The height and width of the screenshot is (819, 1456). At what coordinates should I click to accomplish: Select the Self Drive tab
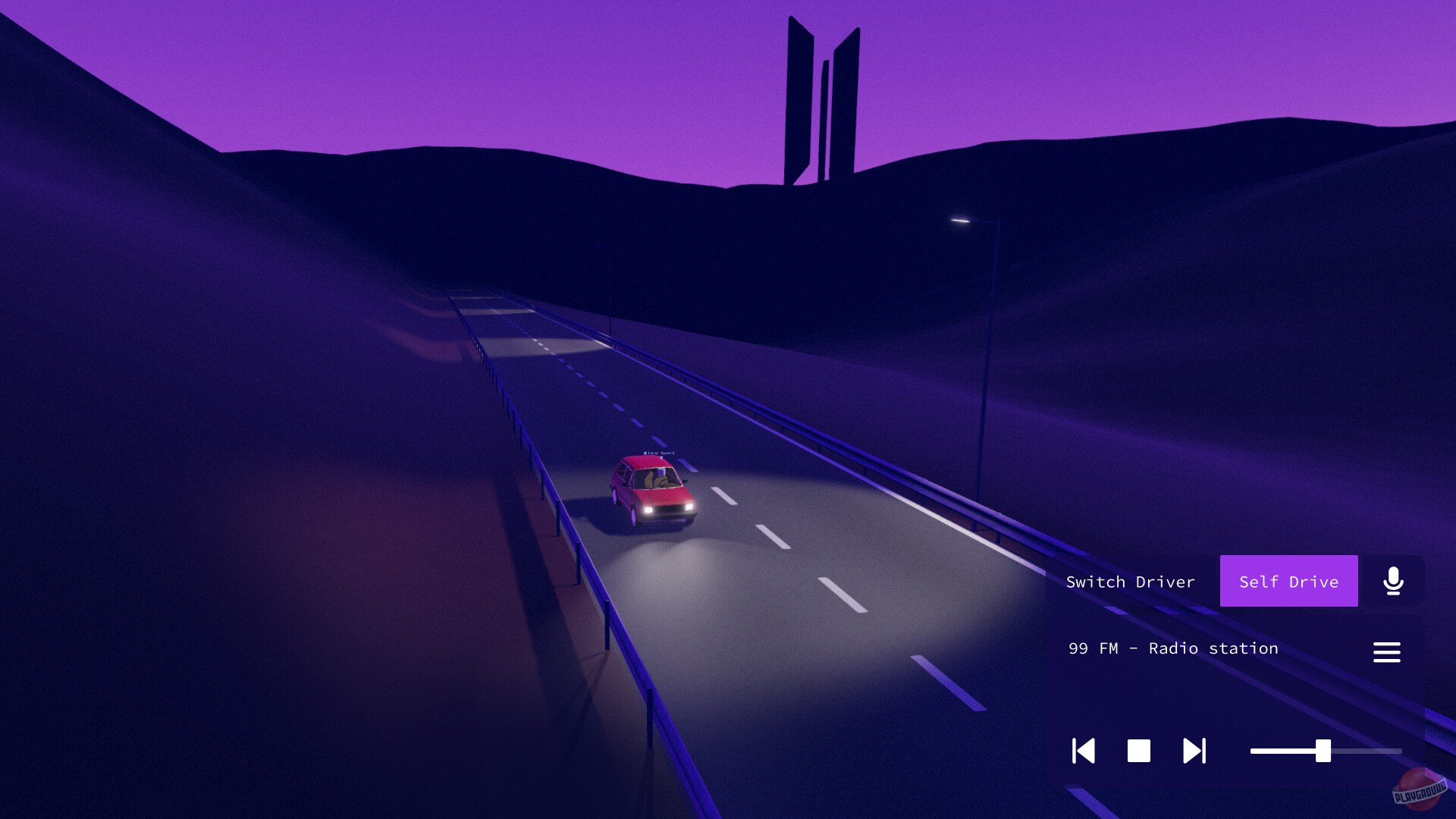tap(1288, 581)
